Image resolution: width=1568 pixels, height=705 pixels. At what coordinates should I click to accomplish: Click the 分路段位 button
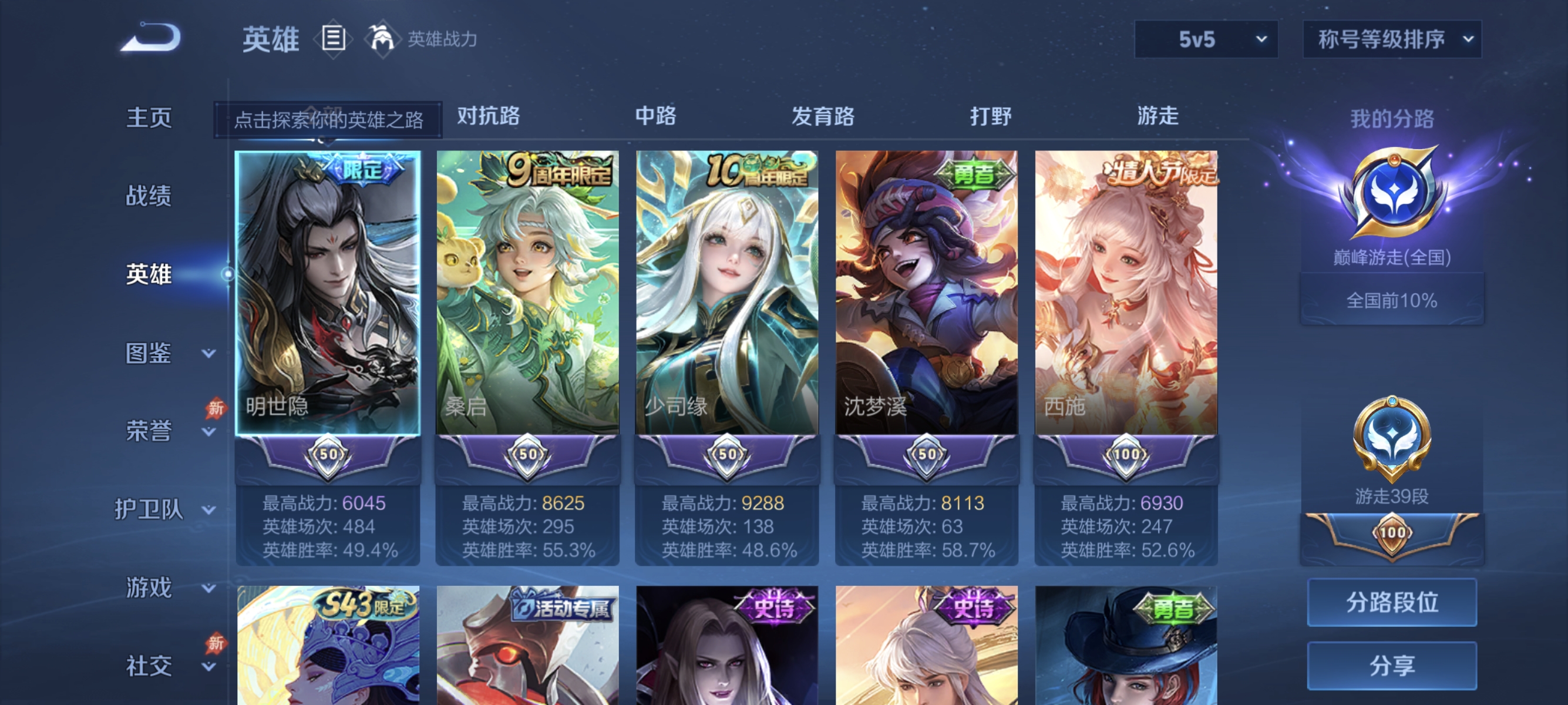[x=1392, y=603]
